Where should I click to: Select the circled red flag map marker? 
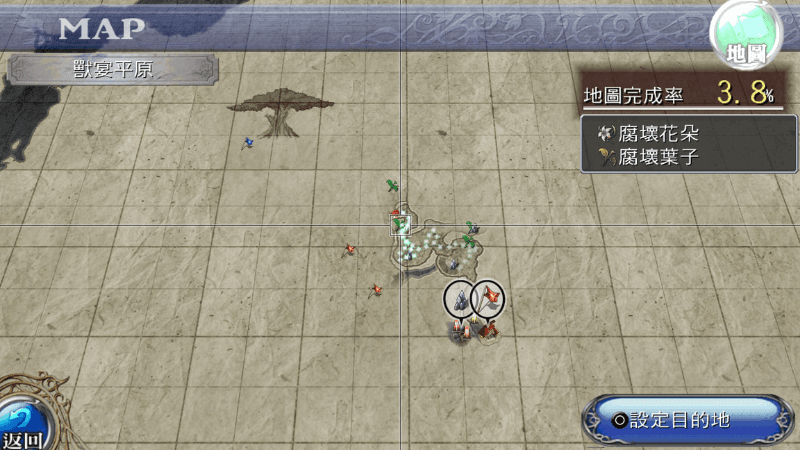[x=488, y=297]
